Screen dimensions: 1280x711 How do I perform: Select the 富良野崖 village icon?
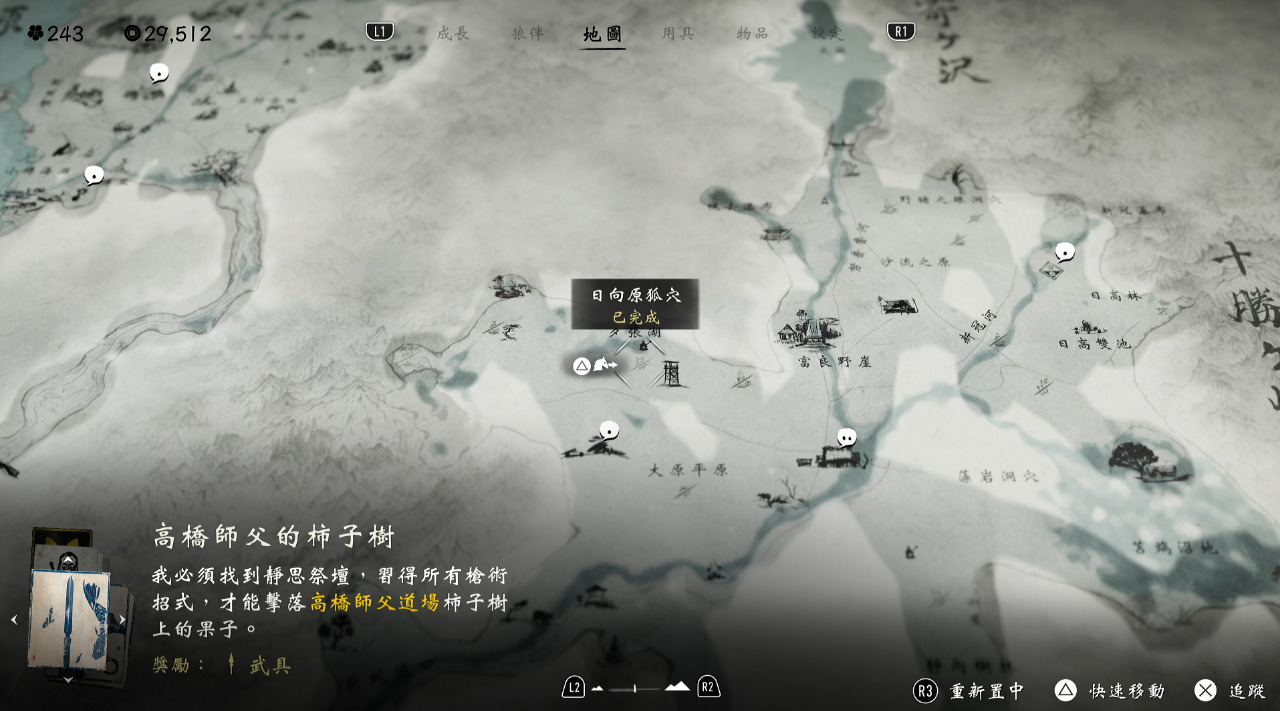812,330
